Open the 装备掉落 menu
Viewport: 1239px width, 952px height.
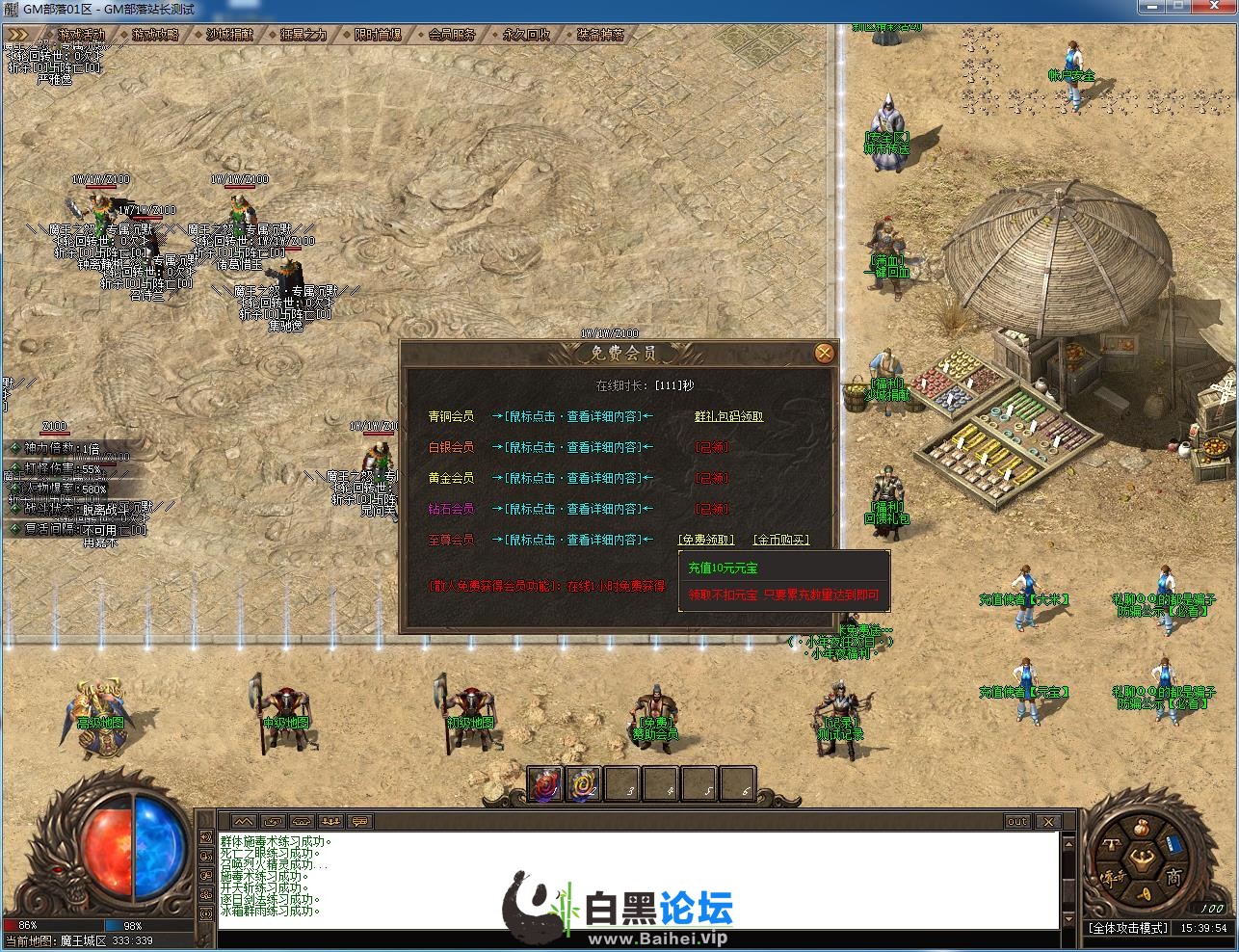point(600,35)
